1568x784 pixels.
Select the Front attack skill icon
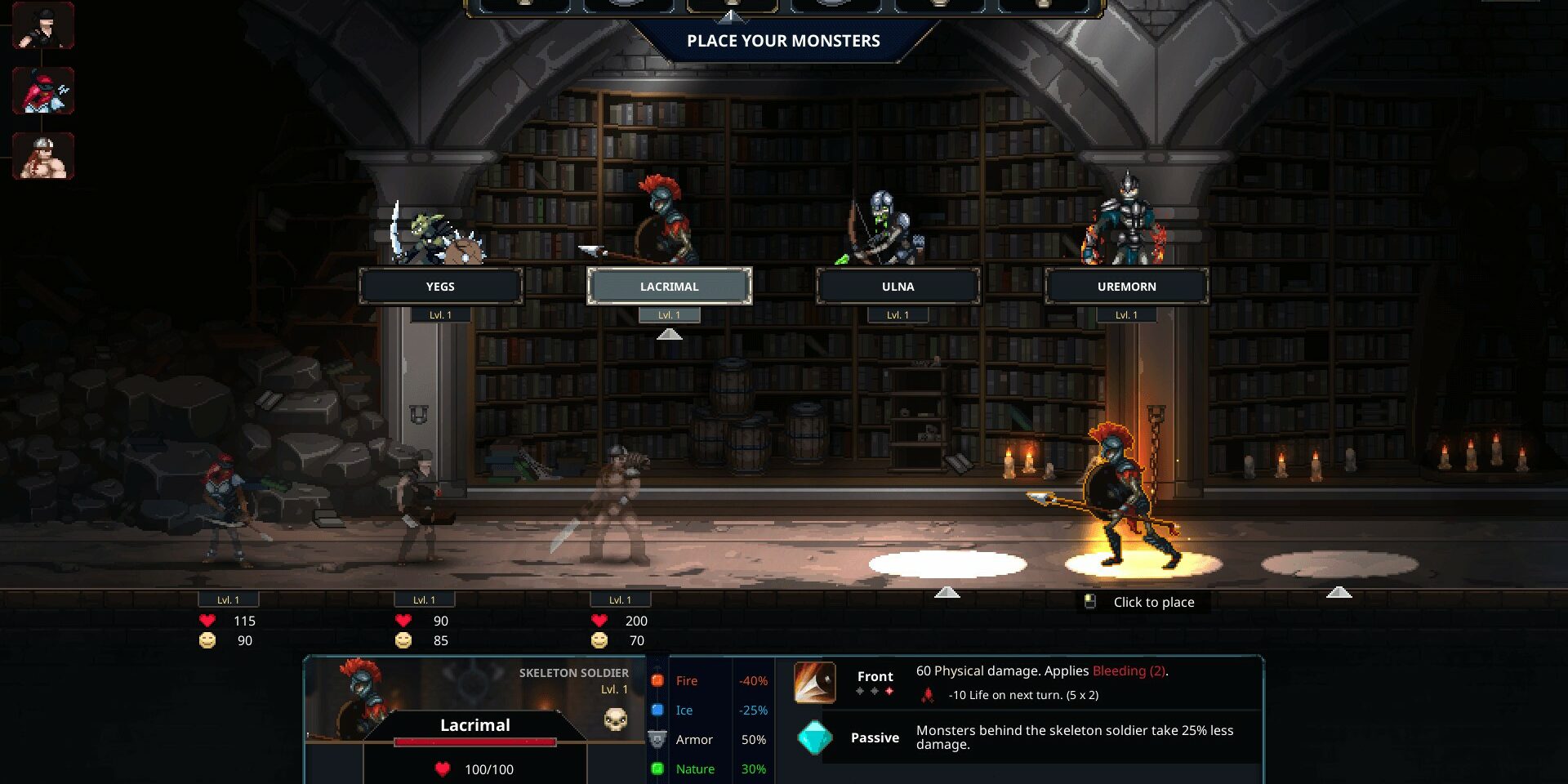click(x=814, y=683)
